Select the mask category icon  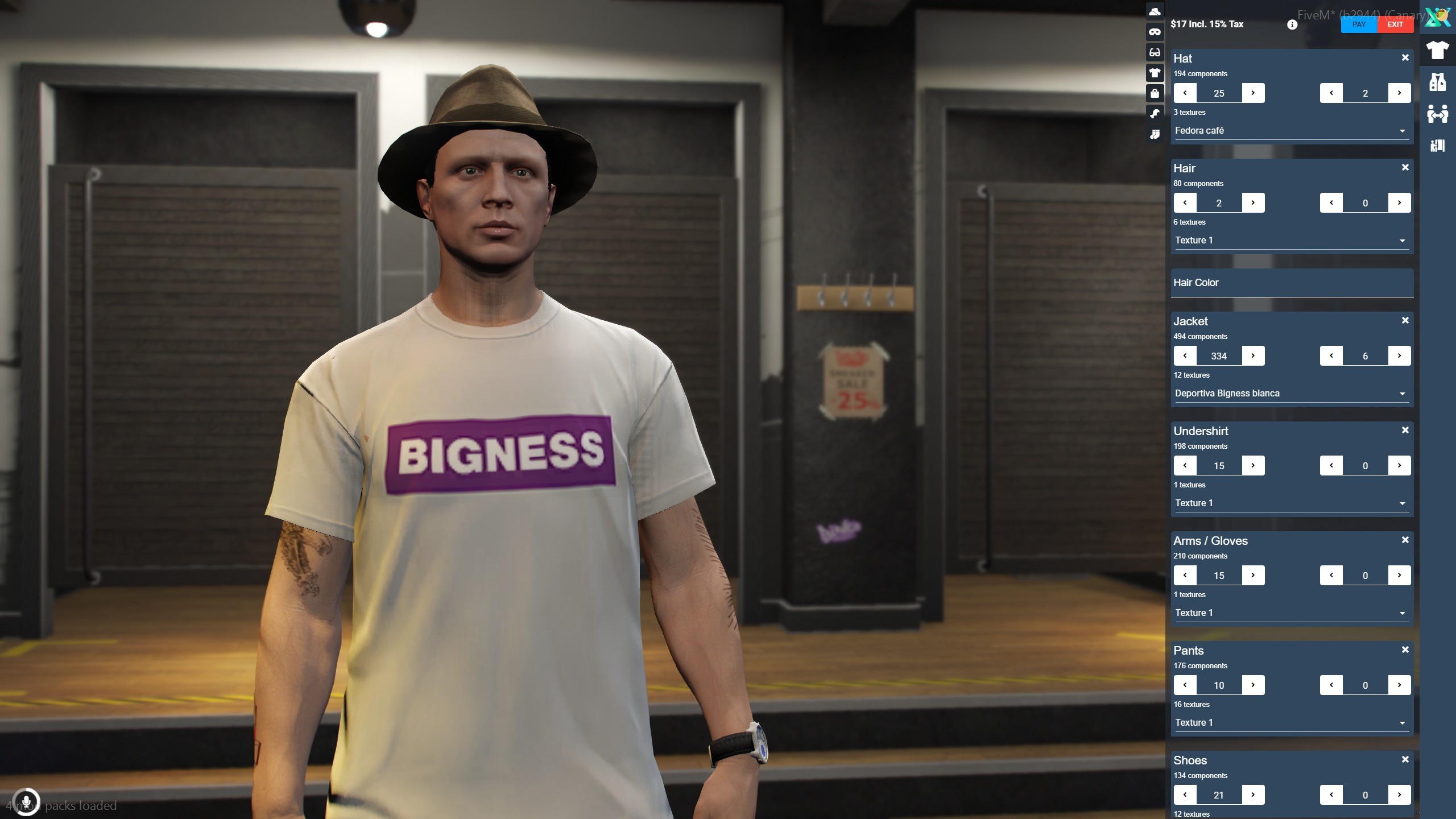point(1155,32)
